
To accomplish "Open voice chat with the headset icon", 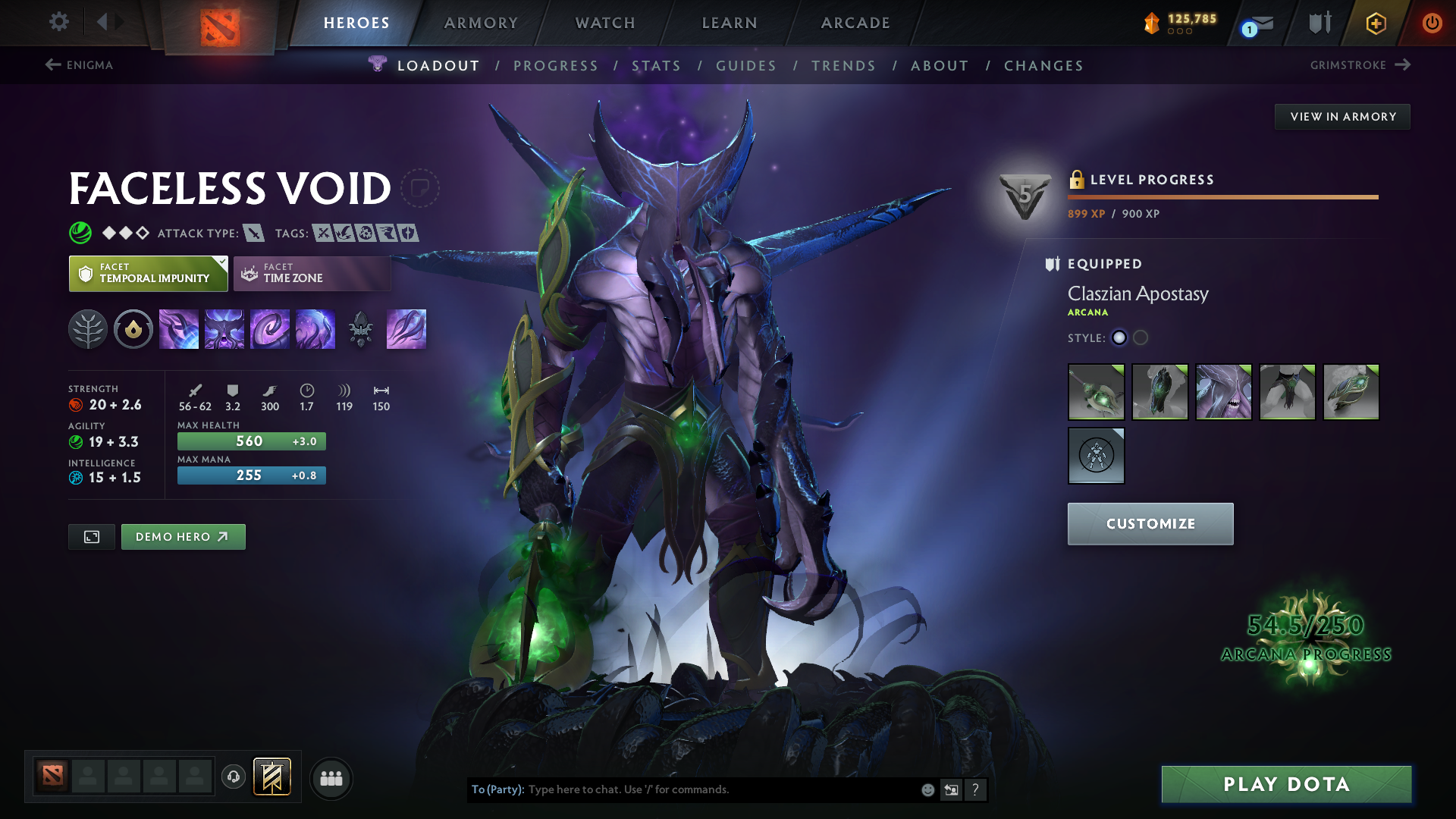I will [234, 778].
